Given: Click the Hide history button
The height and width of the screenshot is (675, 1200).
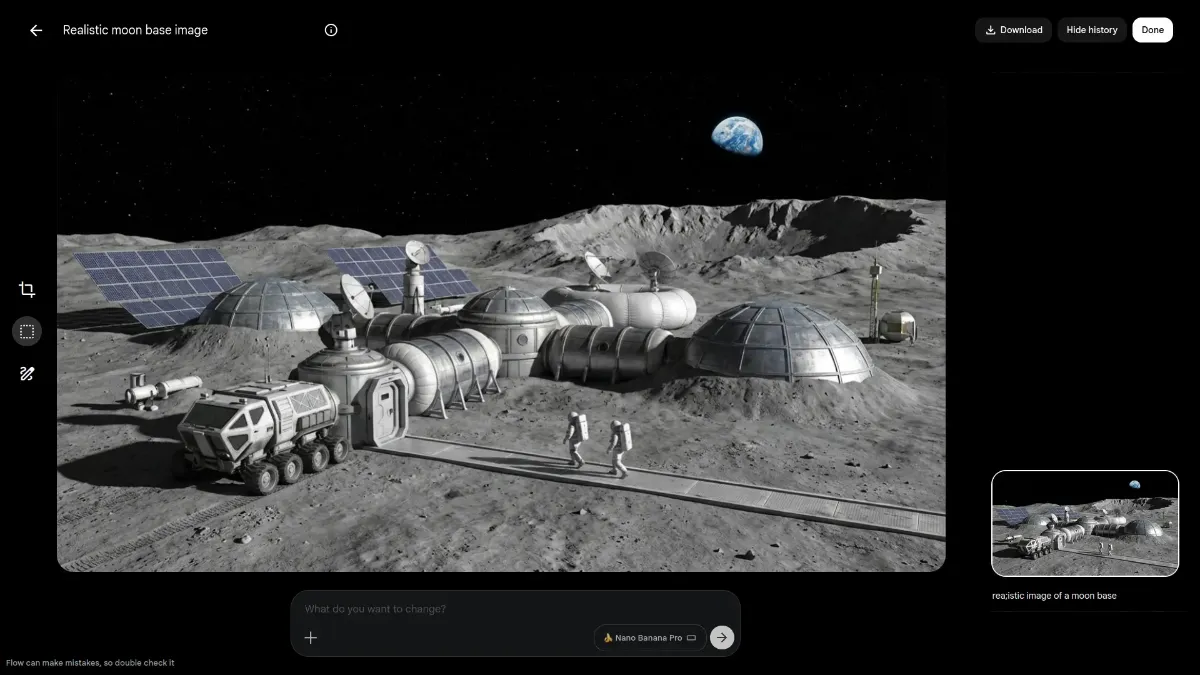Looking at the screenshot, I should 1091,30.
